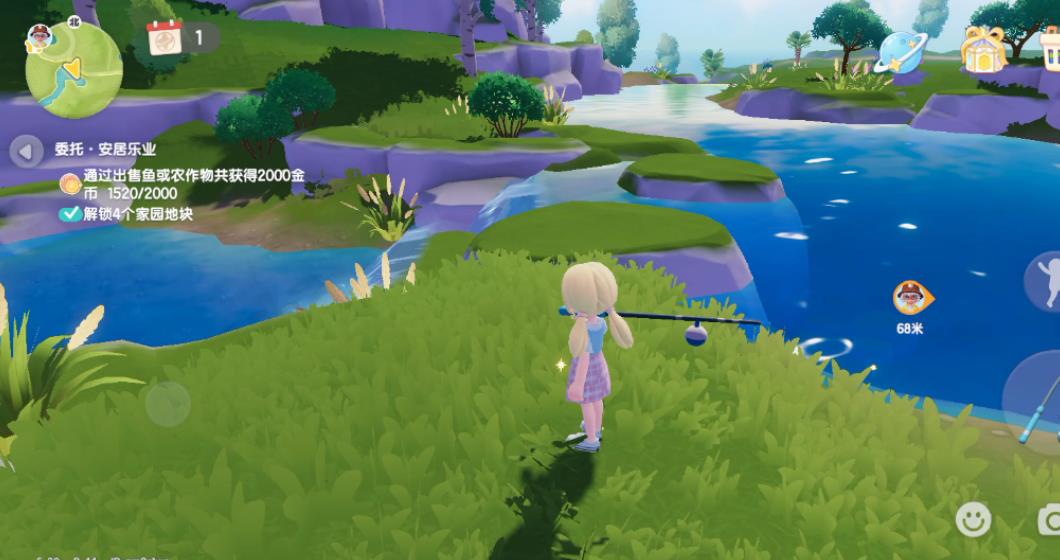Tap the NPC portrait on the minimap edge
The width and height of the screenshot is (1060, 560).
pyautogui.click(x=40, y=37)
